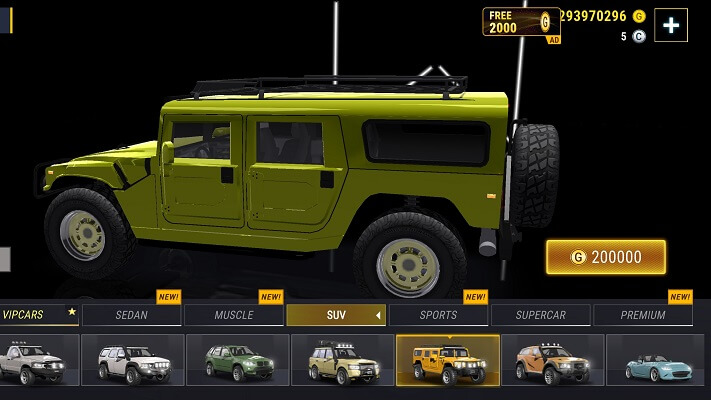Open the Sedan car category

coord(131,315)
